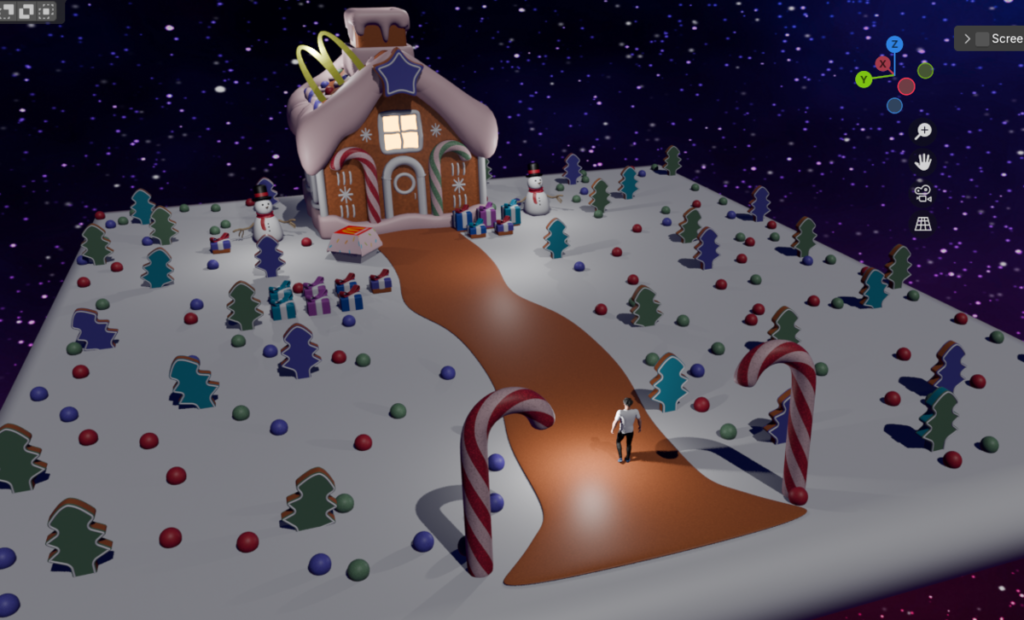Tick the Screen panel checkbox

(x=982, y=39)
